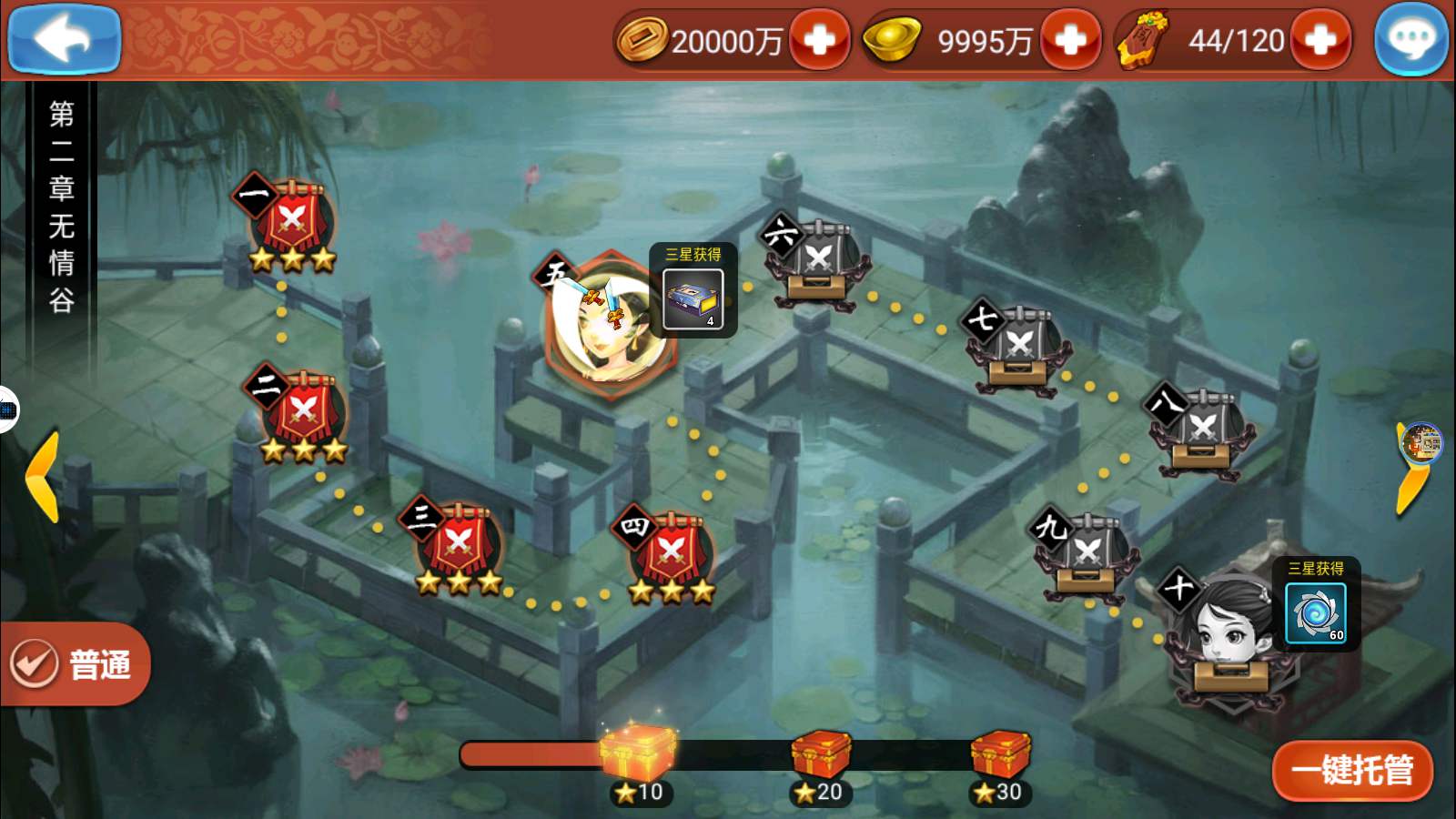
Task: Go to previous chapter with left arrow
Action: (42, 477)
